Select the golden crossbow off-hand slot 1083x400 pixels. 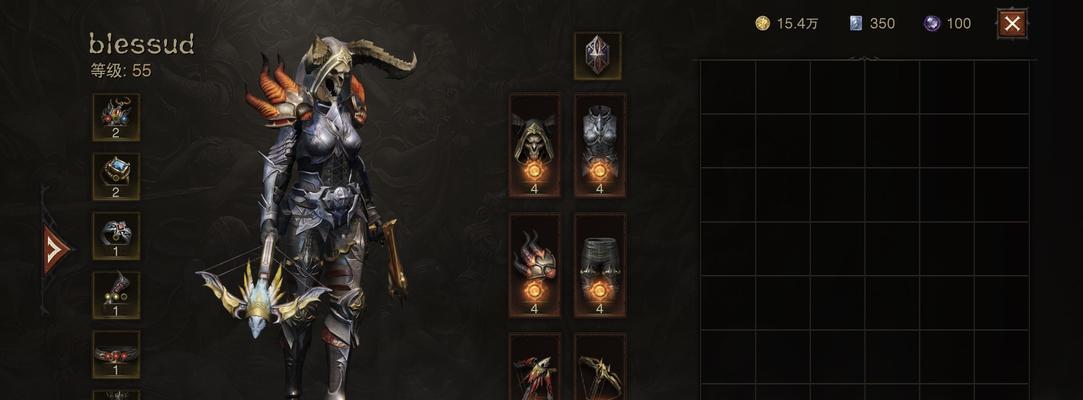point(600,372)
